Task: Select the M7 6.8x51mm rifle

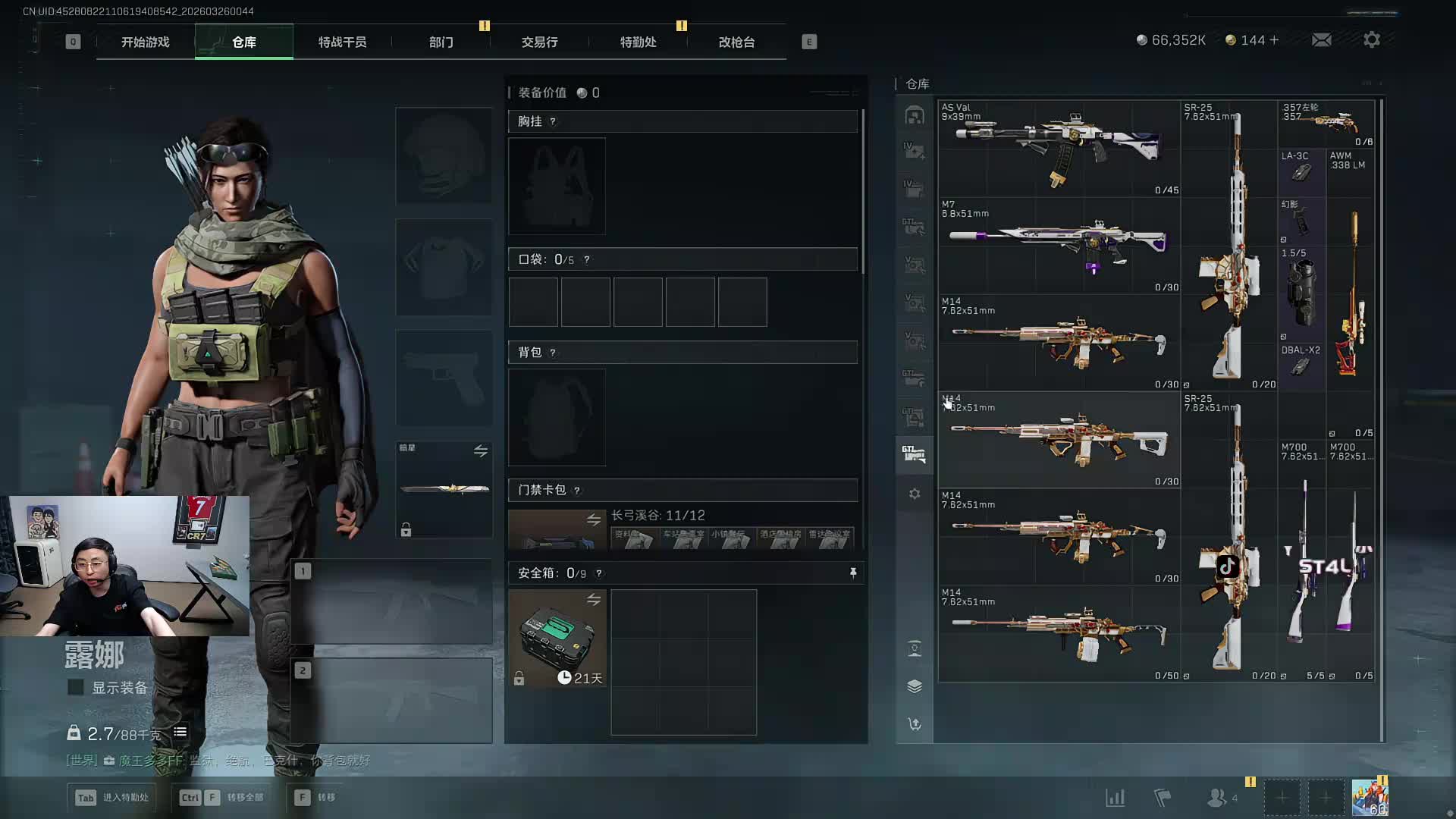Action: (1059, 244)
